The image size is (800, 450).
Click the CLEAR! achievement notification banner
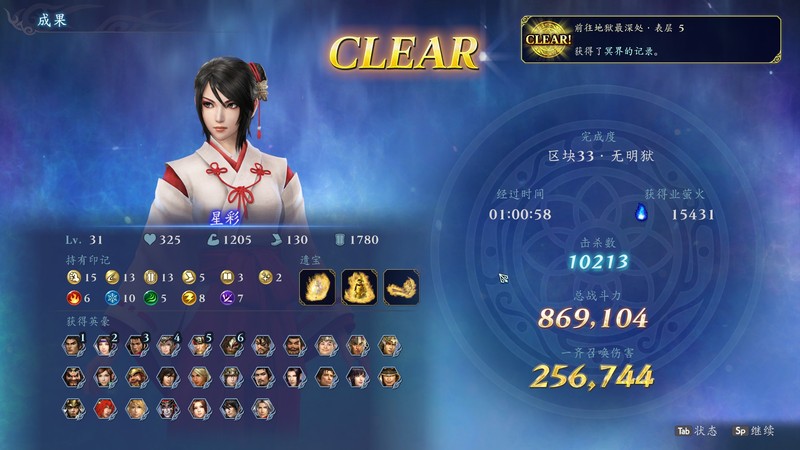point(650,39)
